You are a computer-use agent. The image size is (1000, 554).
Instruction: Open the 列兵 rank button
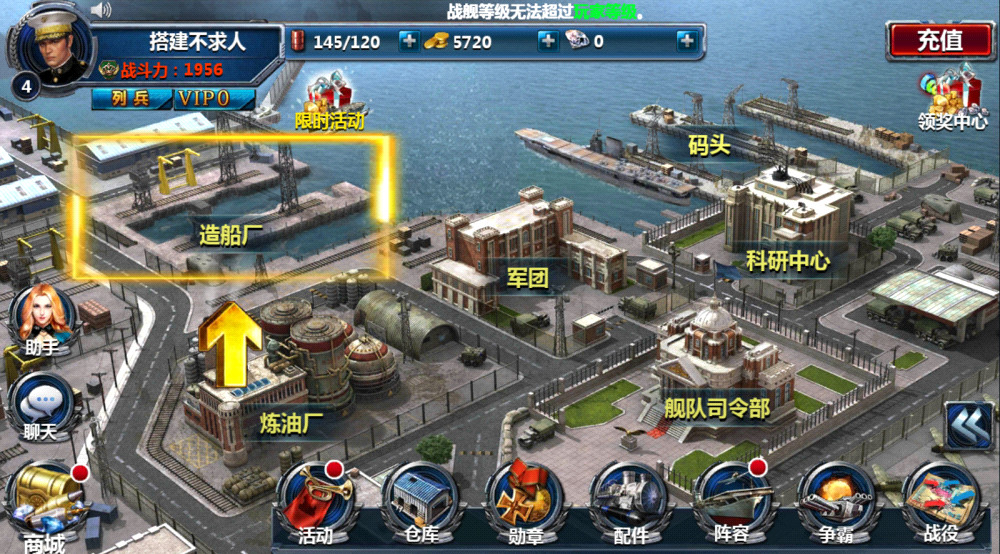tap(130, 99)
